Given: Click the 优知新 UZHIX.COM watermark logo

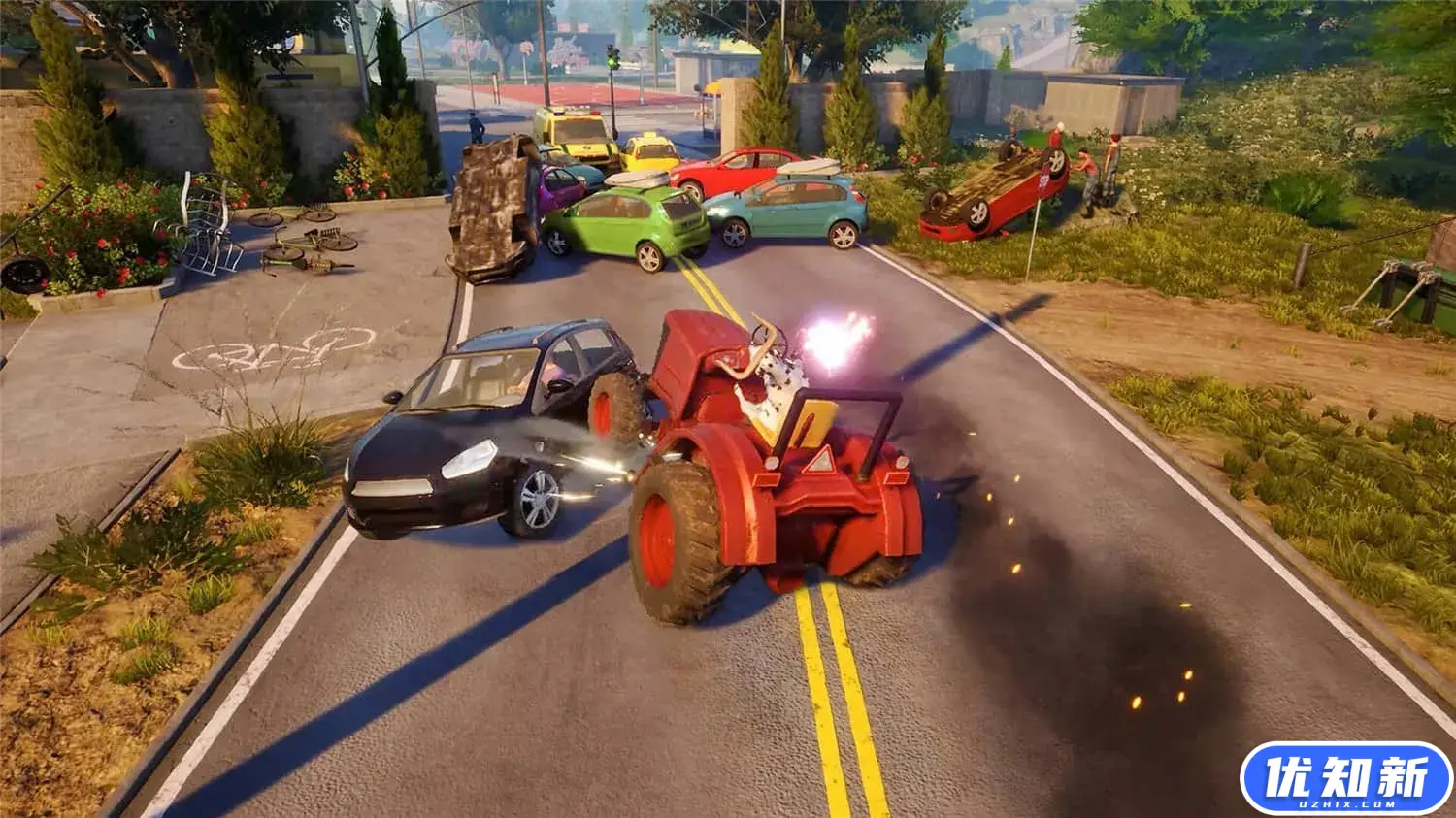Looking at the screenshot, I should coord(1345,778).
